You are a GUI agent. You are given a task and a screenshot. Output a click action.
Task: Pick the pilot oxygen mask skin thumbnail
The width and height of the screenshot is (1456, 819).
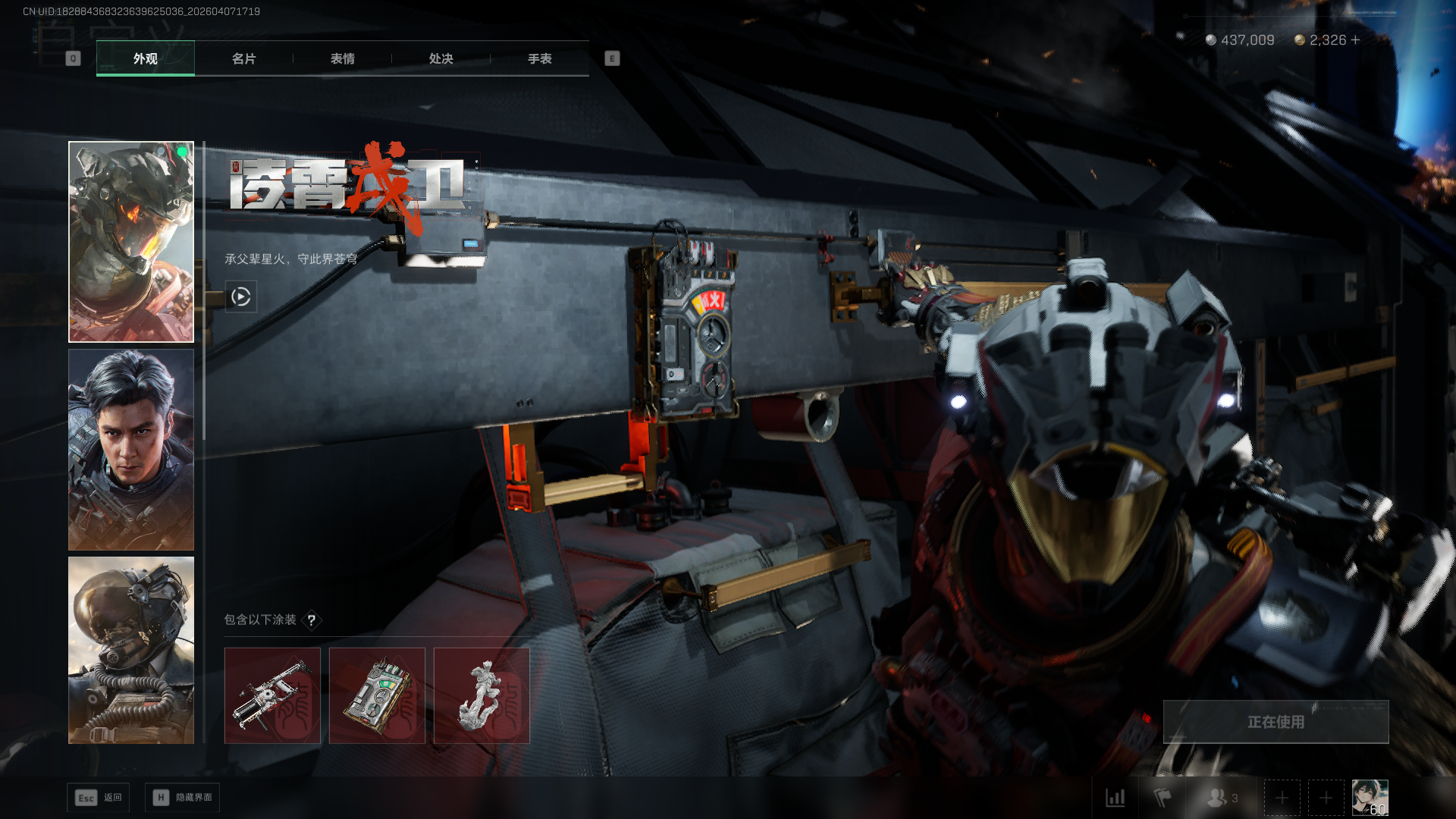pos(131,650)
